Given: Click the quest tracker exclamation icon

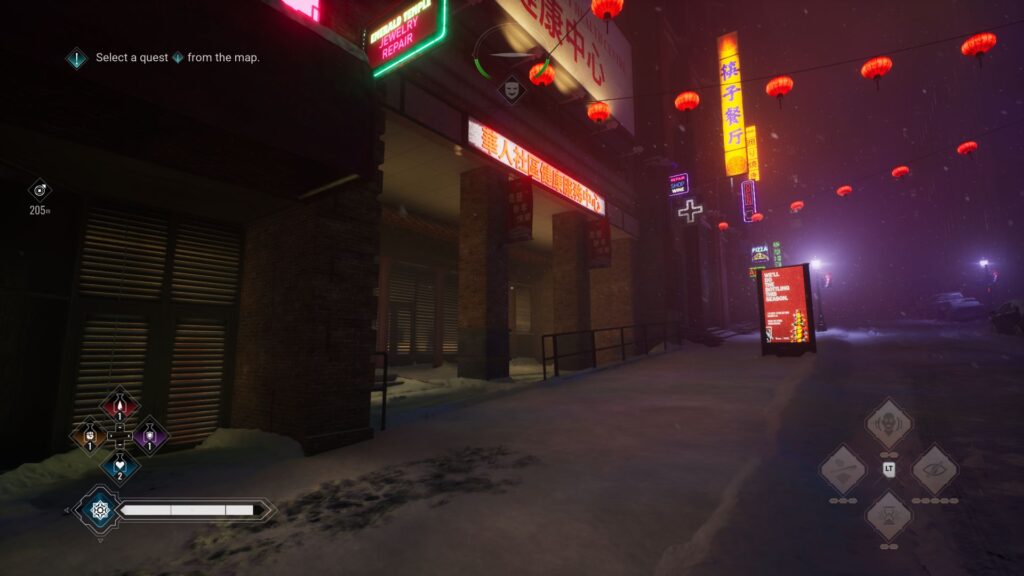Looking at the screenshot, I should click(77, 58).
